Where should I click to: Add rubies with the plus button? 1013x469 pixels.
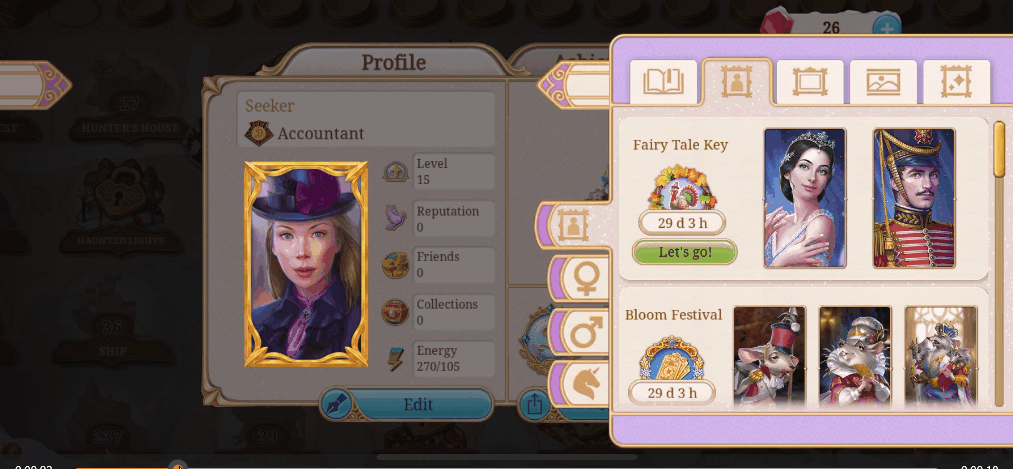point(885,28)
